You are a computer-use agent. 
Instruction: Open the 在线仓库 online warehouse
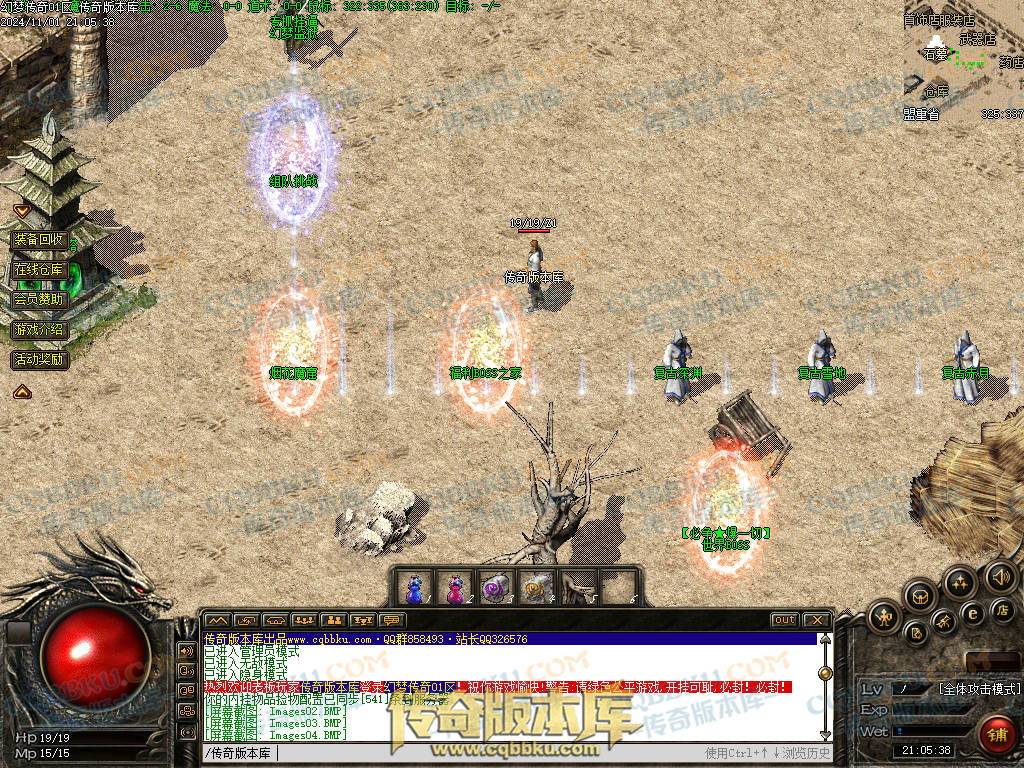(x=39, y=270)
